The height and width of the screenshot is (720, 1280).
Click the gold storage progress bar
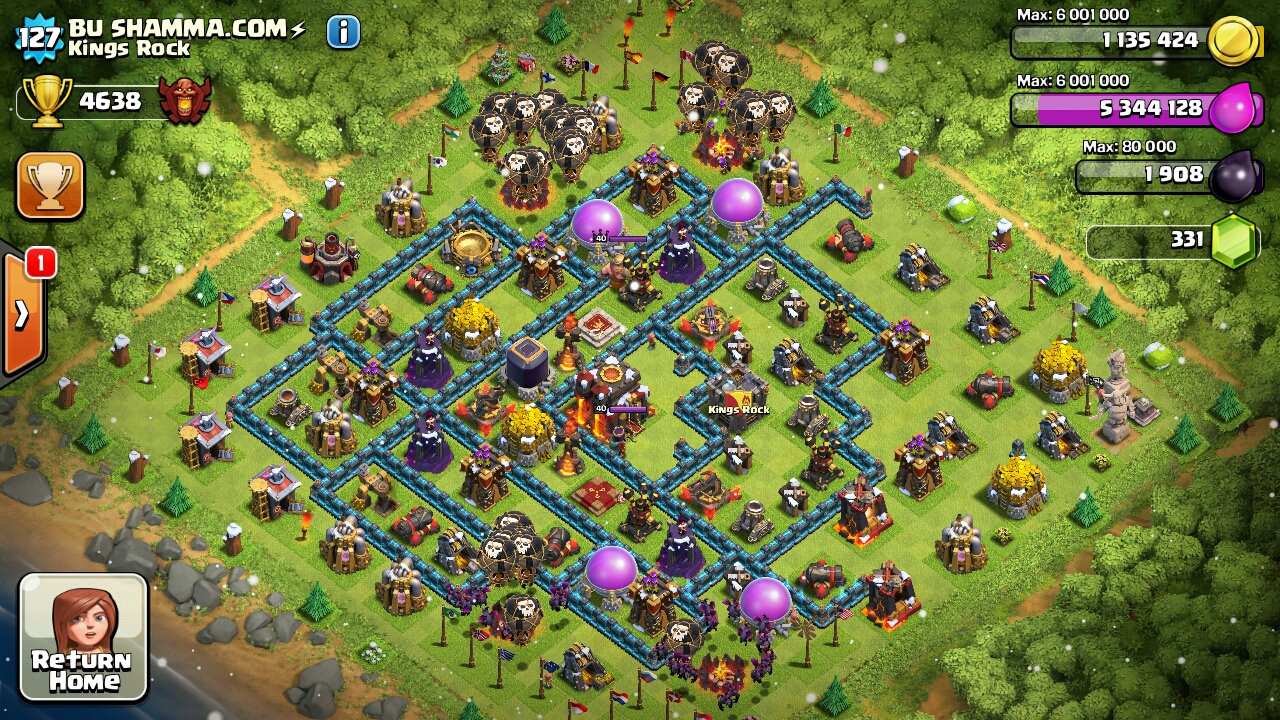(x=1110, y=43)
